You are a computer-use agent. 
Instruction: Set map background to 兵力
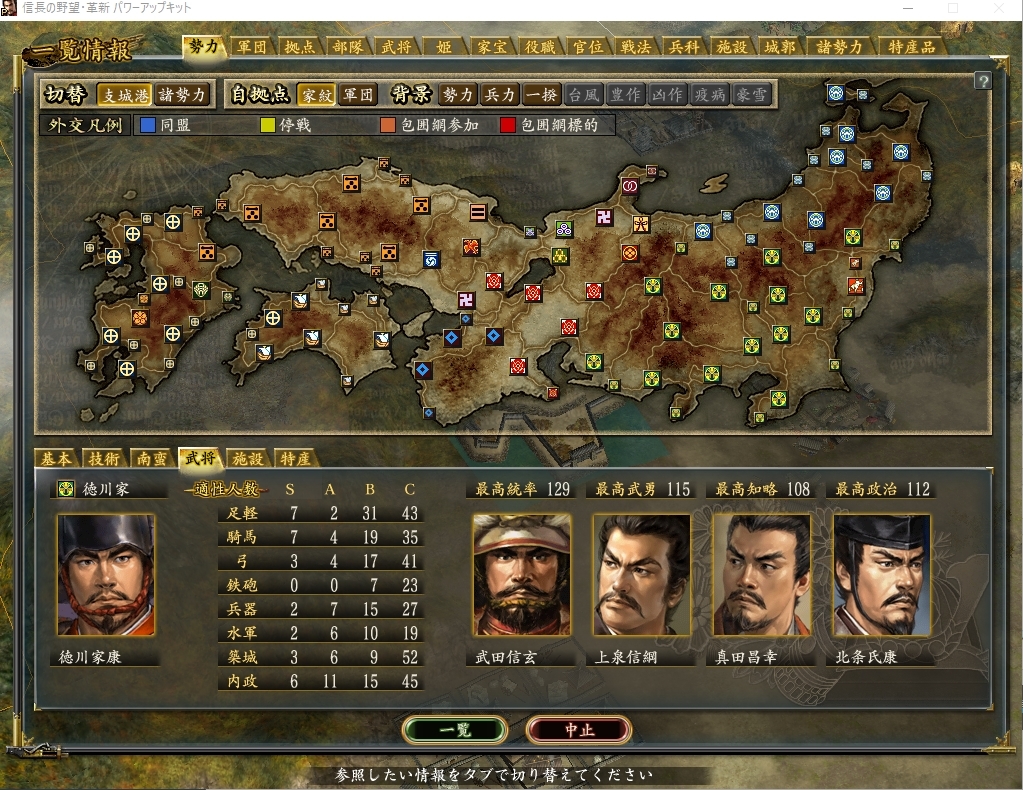499,95
